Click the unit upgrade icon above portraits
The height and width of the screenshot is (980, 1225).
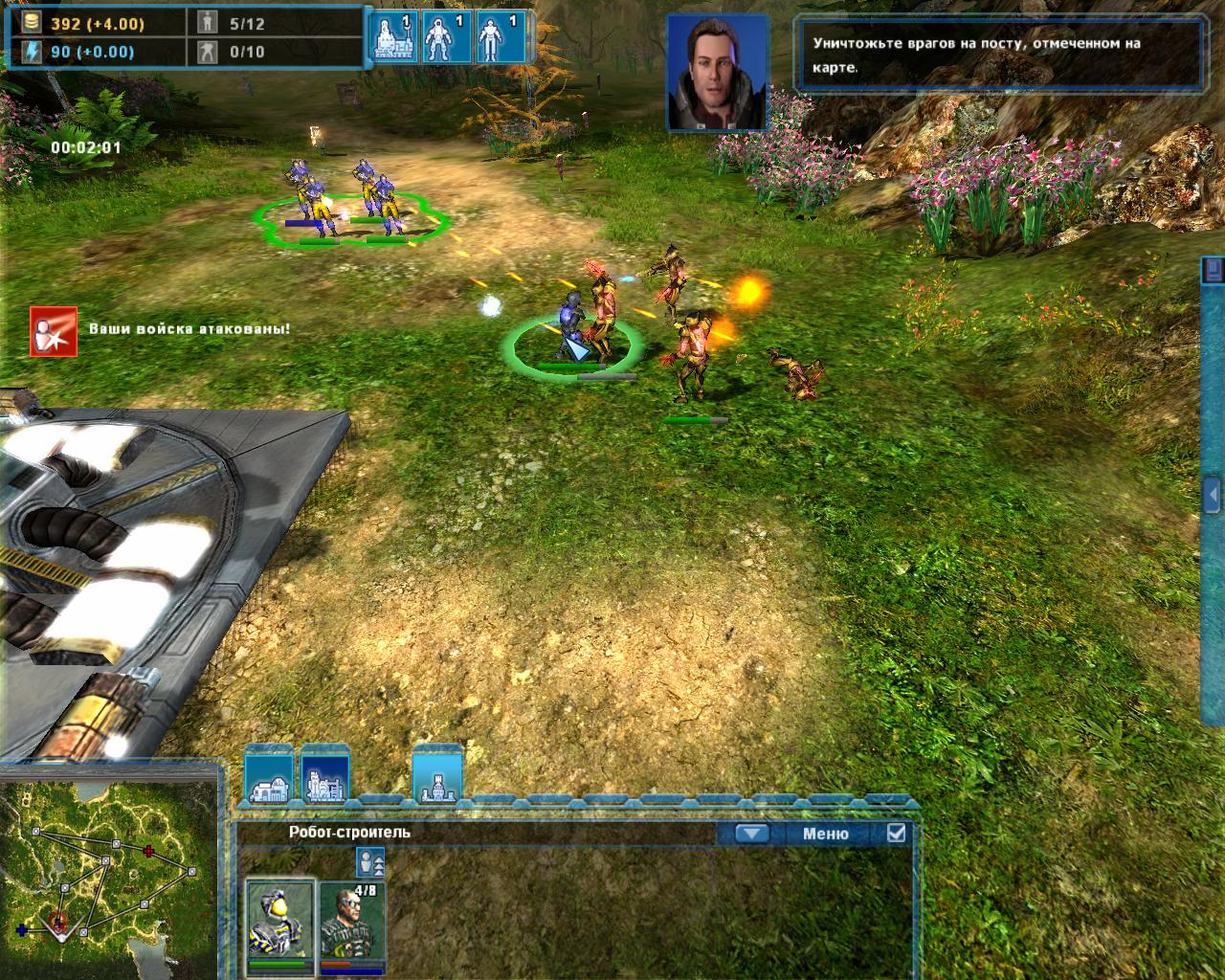pos(369,862)
